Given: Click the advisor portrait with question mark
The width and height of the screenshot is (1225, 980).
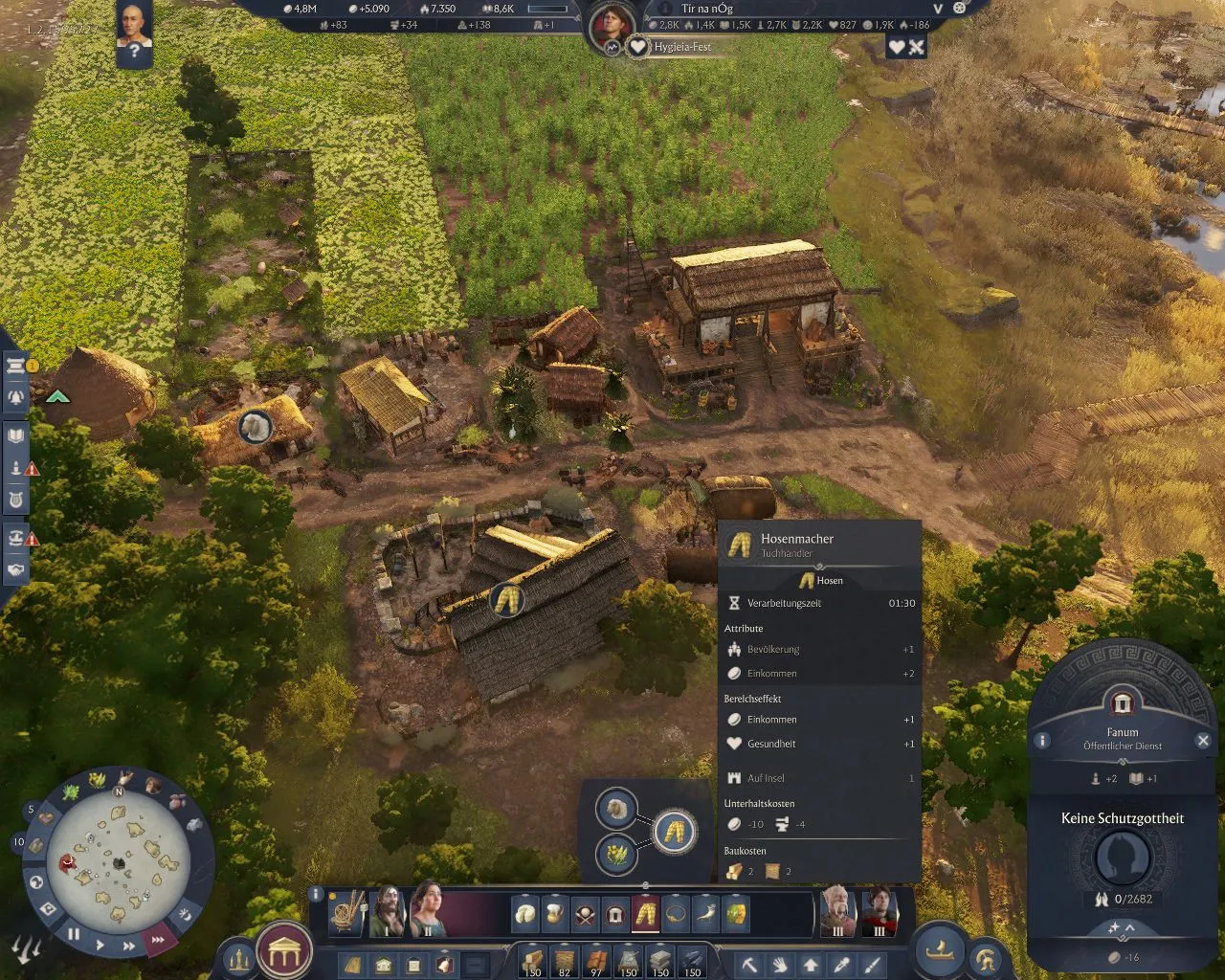Looking at the screenshot, I should tap(134, 33).
